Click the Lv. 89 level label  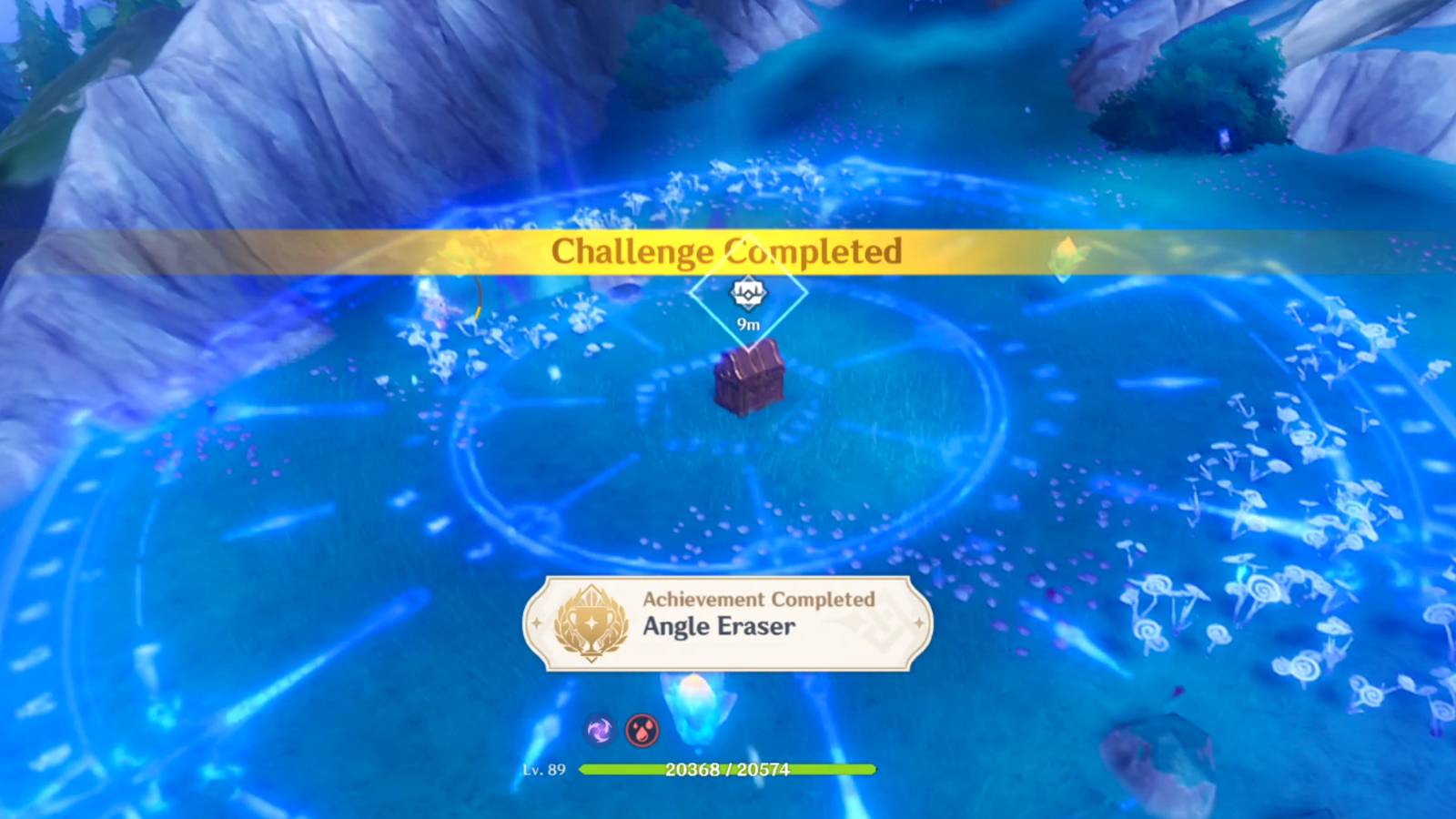[547, 769]
